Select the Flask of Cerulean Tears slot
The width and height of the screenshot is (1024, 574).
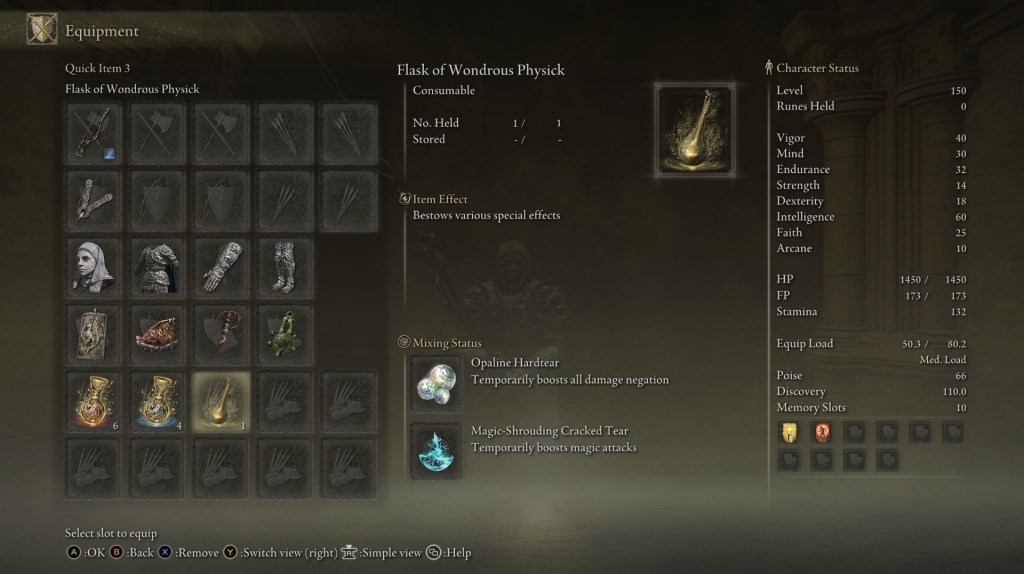click(158, 398)
